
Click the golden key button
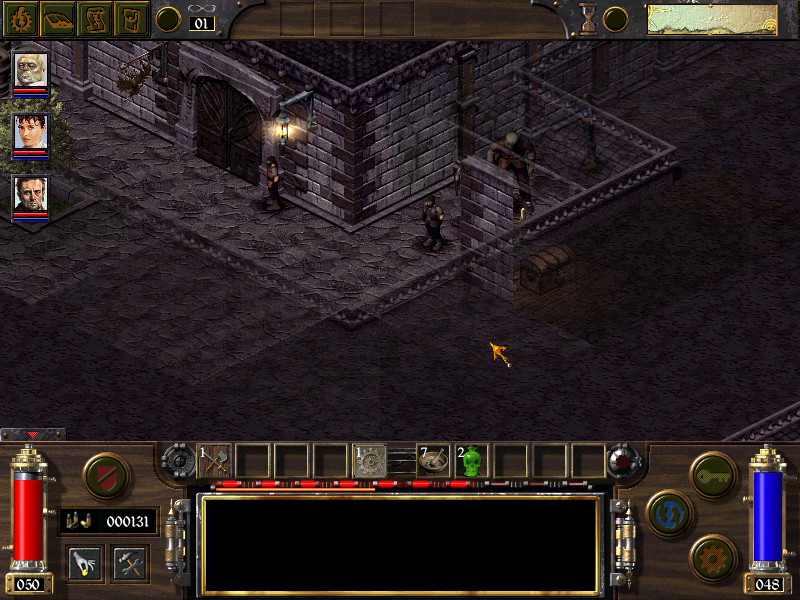(x=713, y=470)
